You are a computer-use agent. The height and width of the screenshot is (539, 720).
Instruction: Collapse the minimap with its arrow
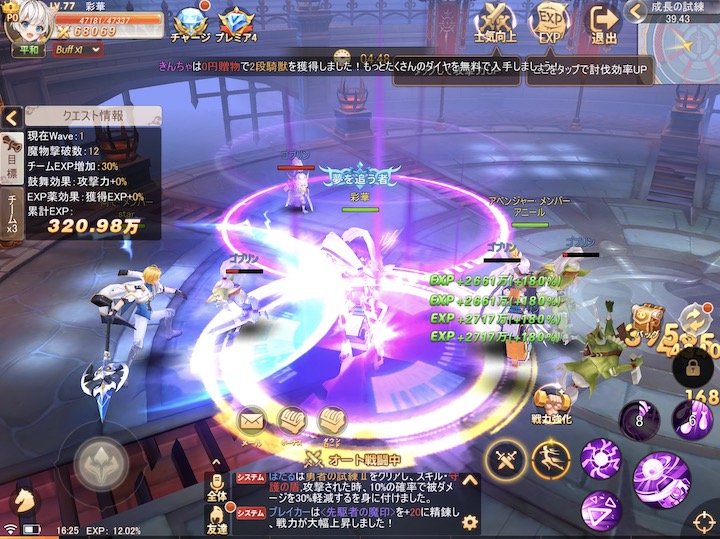click(634, 11)
